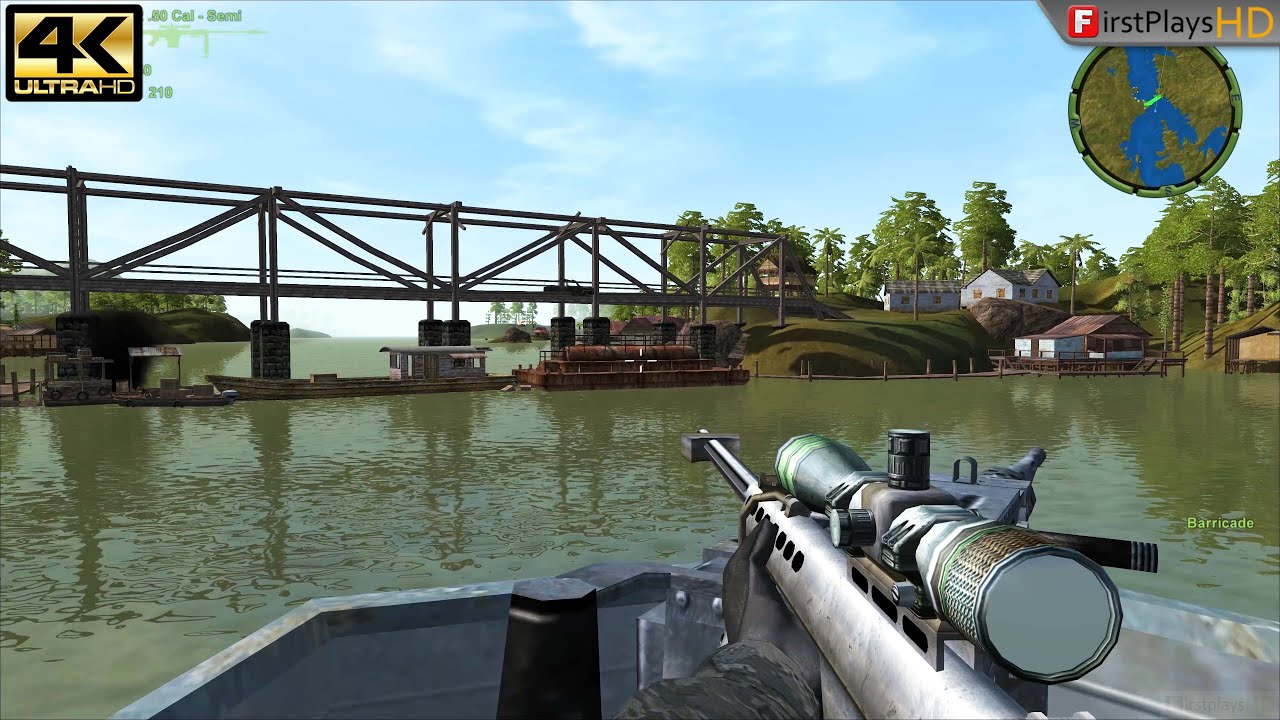Image resolution: width=1280 pixels, height=720 pixels.
Task: Click the FirstPlaysHD channel banner
Action: point(1170,21)
